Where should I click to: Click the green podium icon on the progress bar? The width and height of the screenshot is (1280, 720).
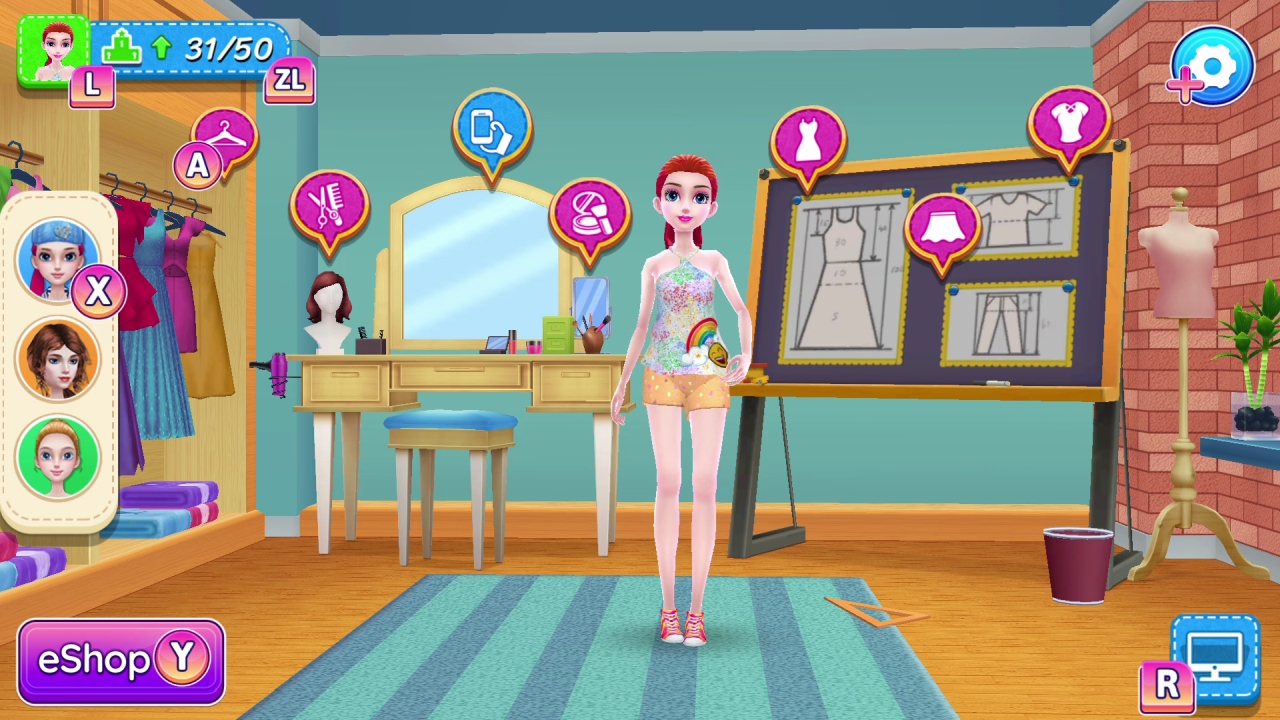pos(122,47)
